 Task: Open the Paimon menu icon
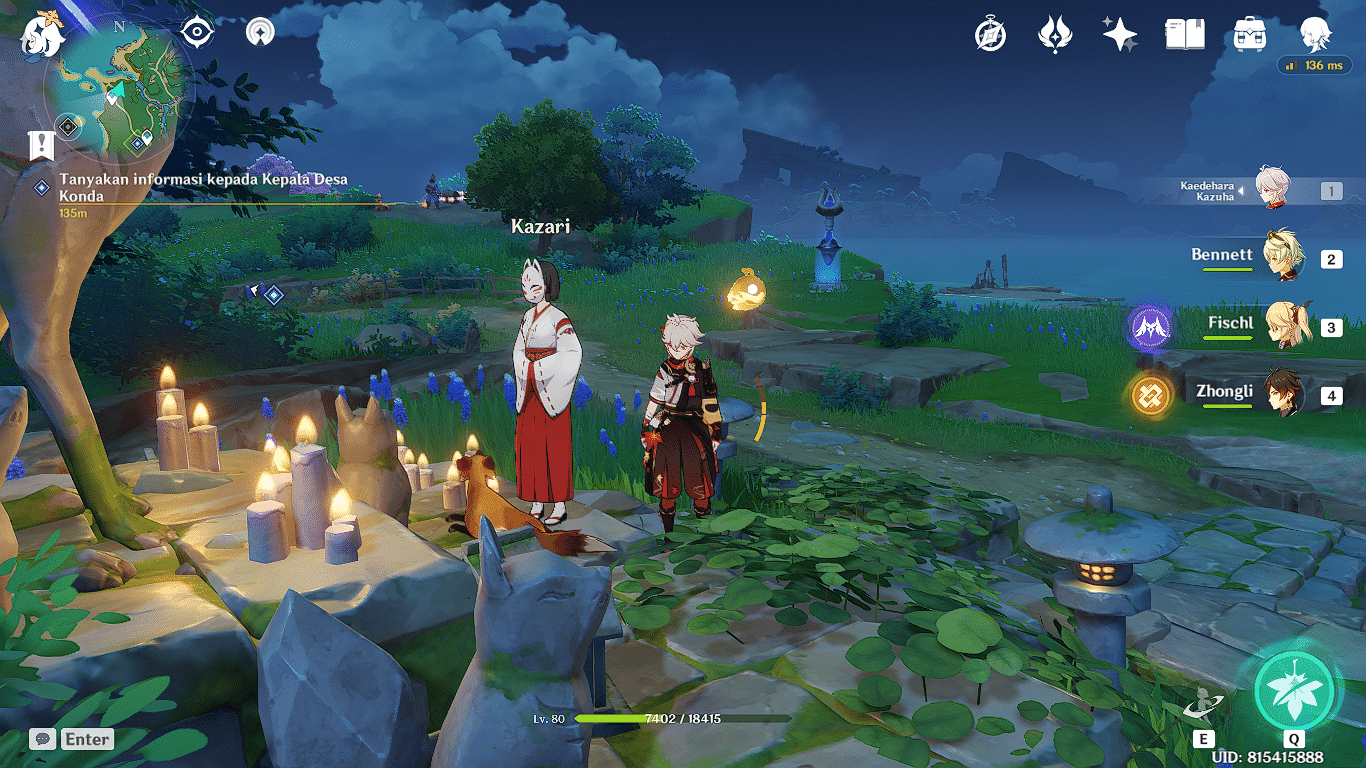tap(42, 33)
